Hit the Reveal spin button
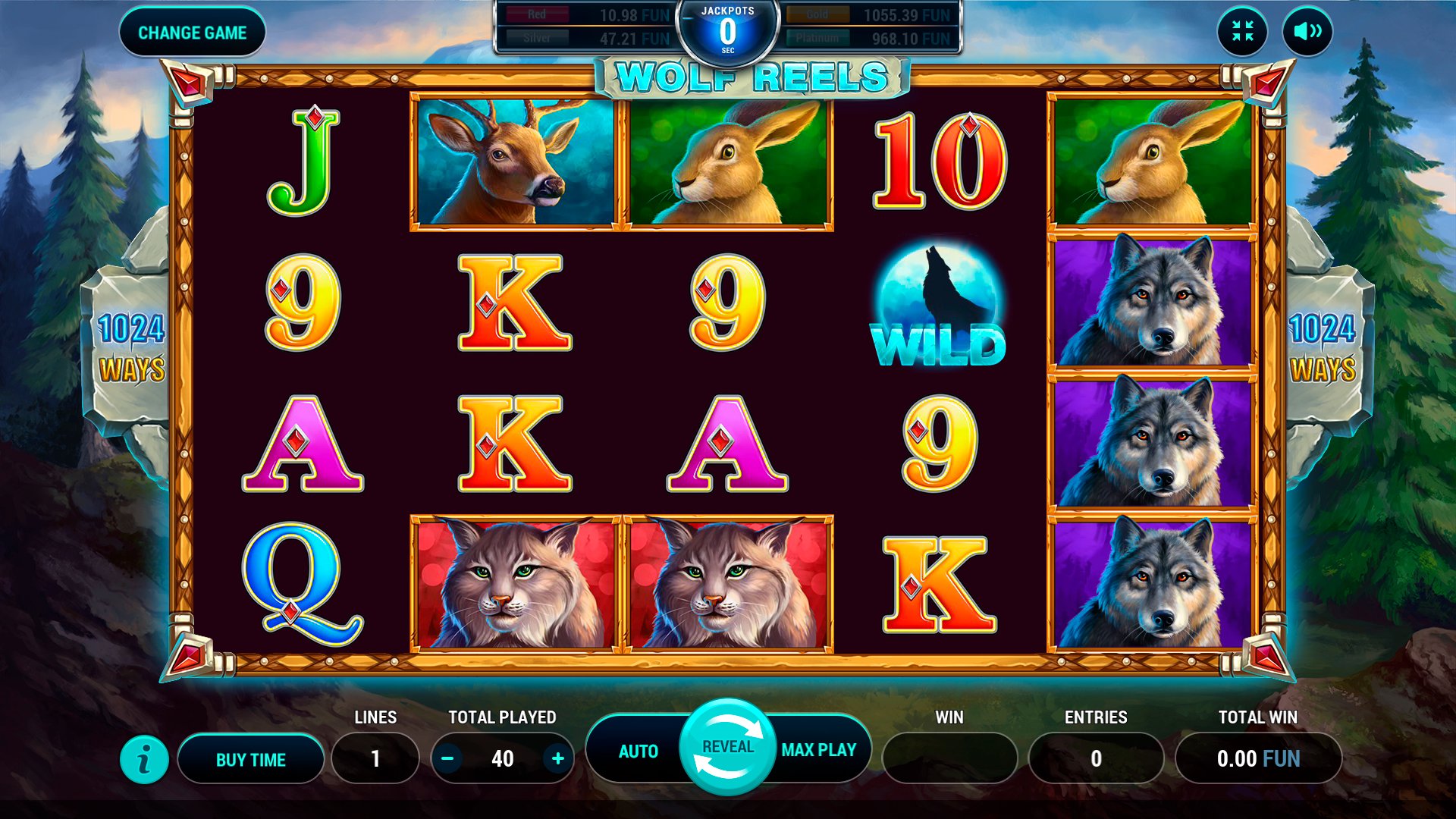Viewport: 1456px width, 819px height. coord(728,748)
